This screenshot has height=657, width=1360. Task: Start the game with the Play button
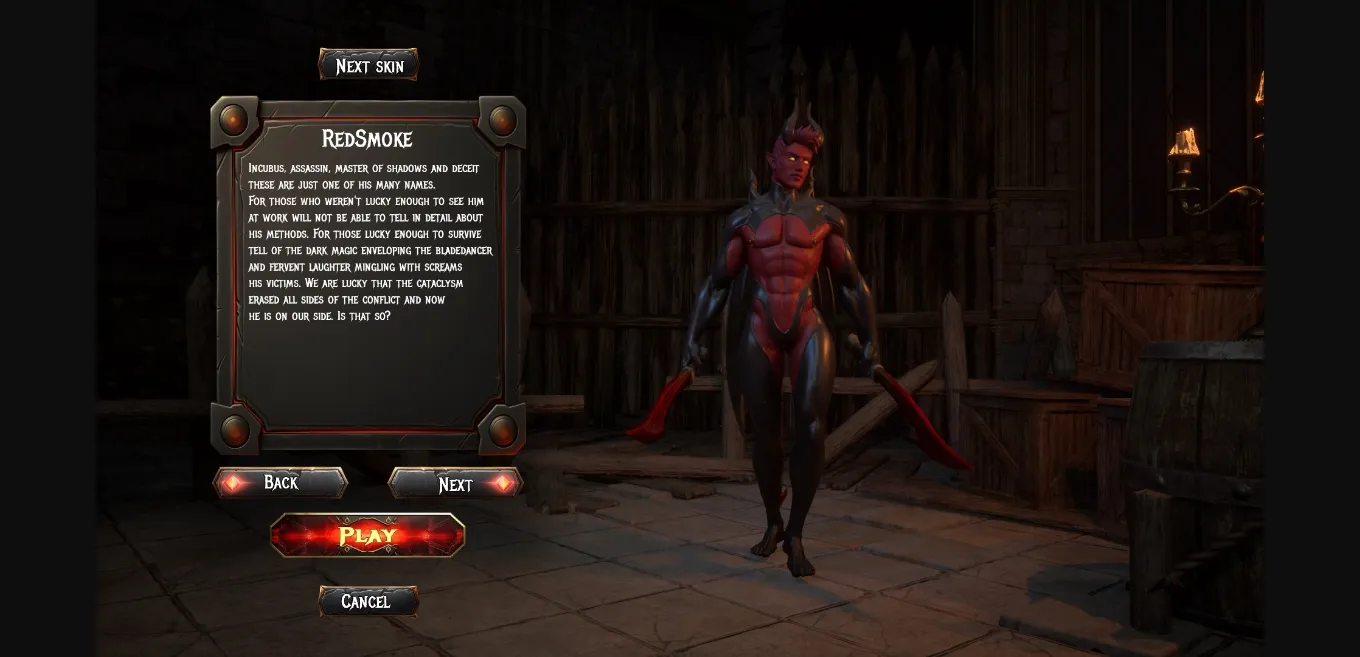point(368,535)
